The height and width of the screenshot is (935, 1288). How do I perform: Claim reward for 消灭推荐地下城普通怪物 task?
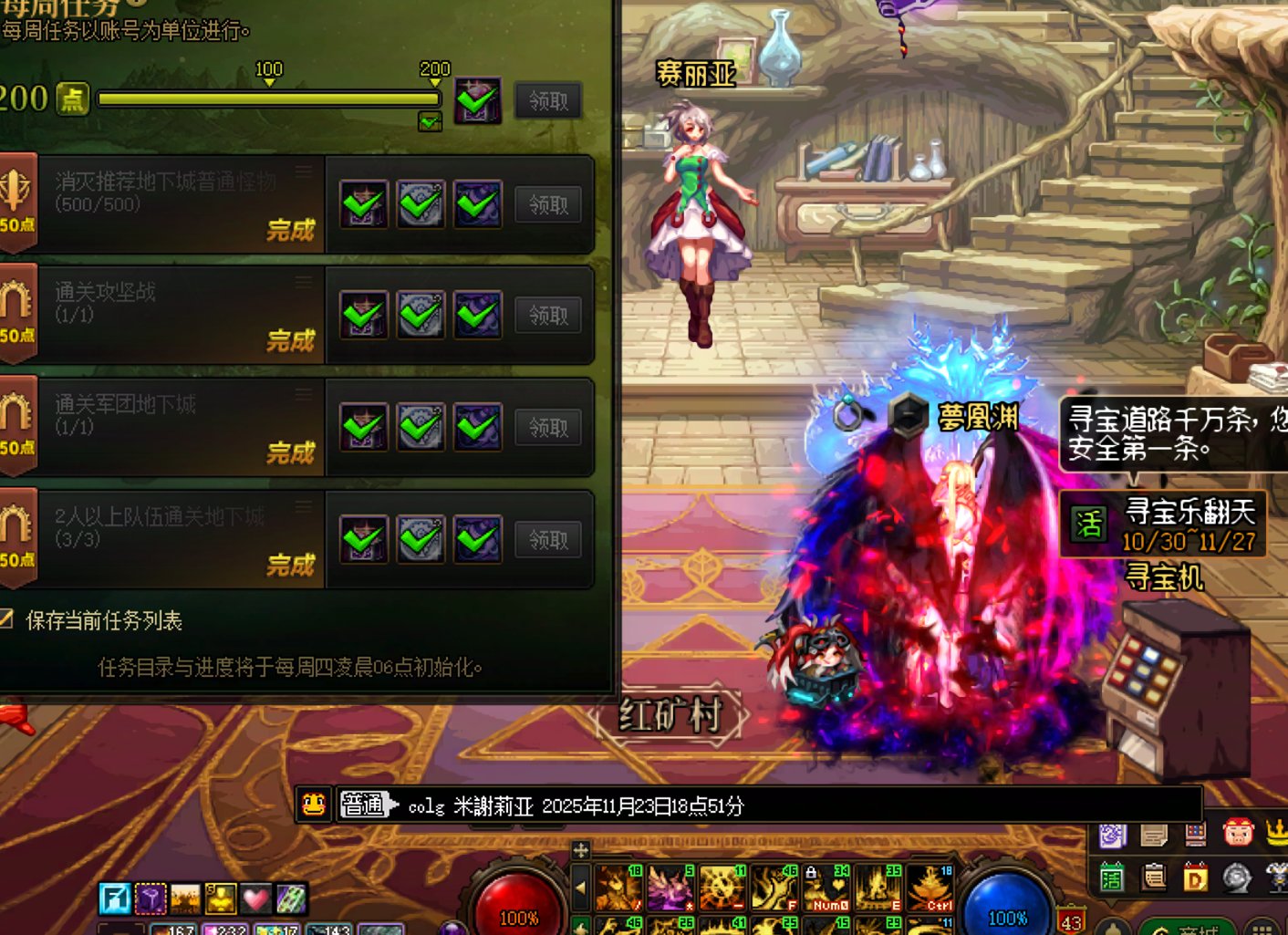coord(548,205)
